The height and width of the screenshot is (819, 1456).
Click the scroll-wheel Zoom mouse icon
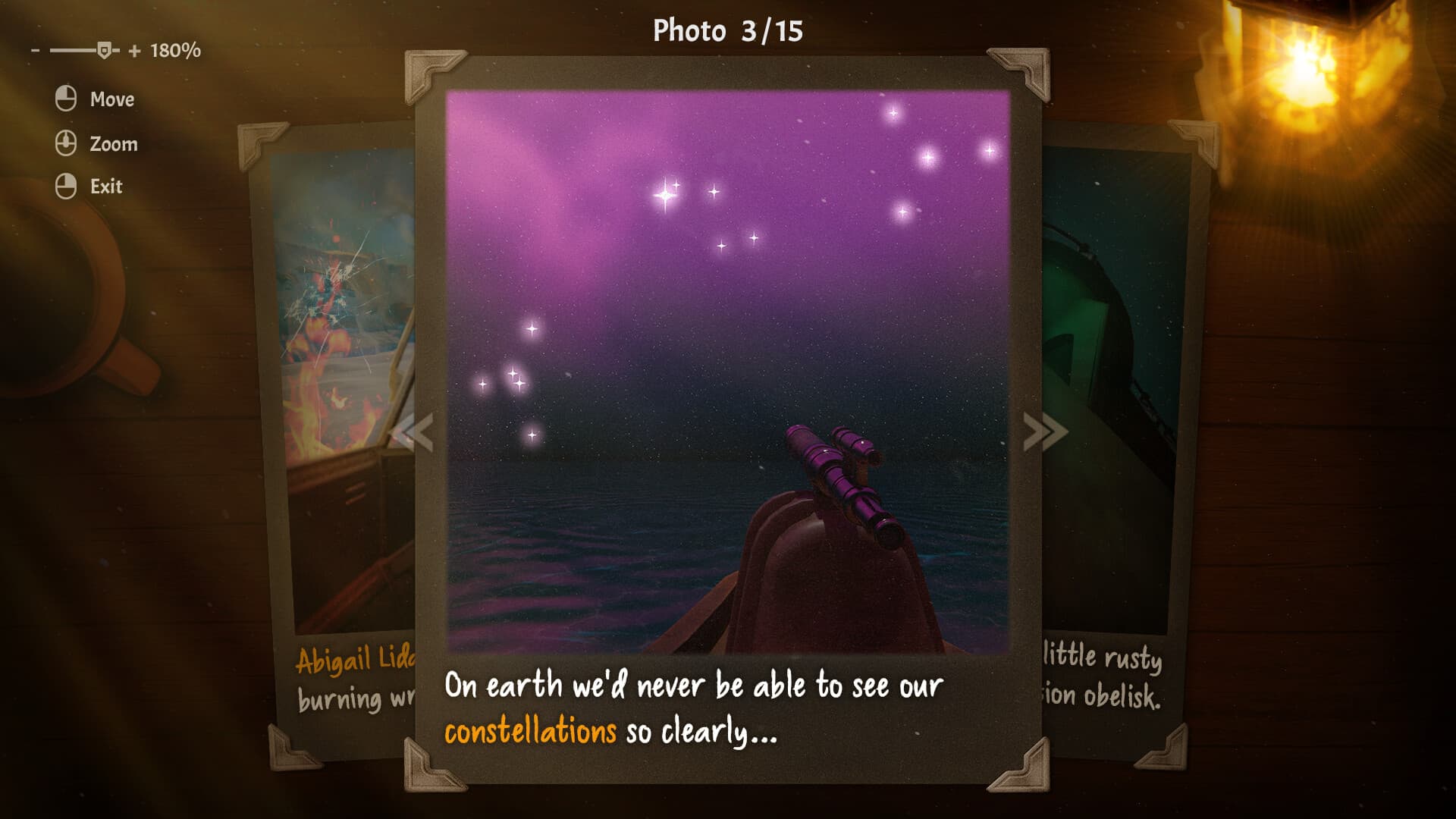tap(65, 143)
